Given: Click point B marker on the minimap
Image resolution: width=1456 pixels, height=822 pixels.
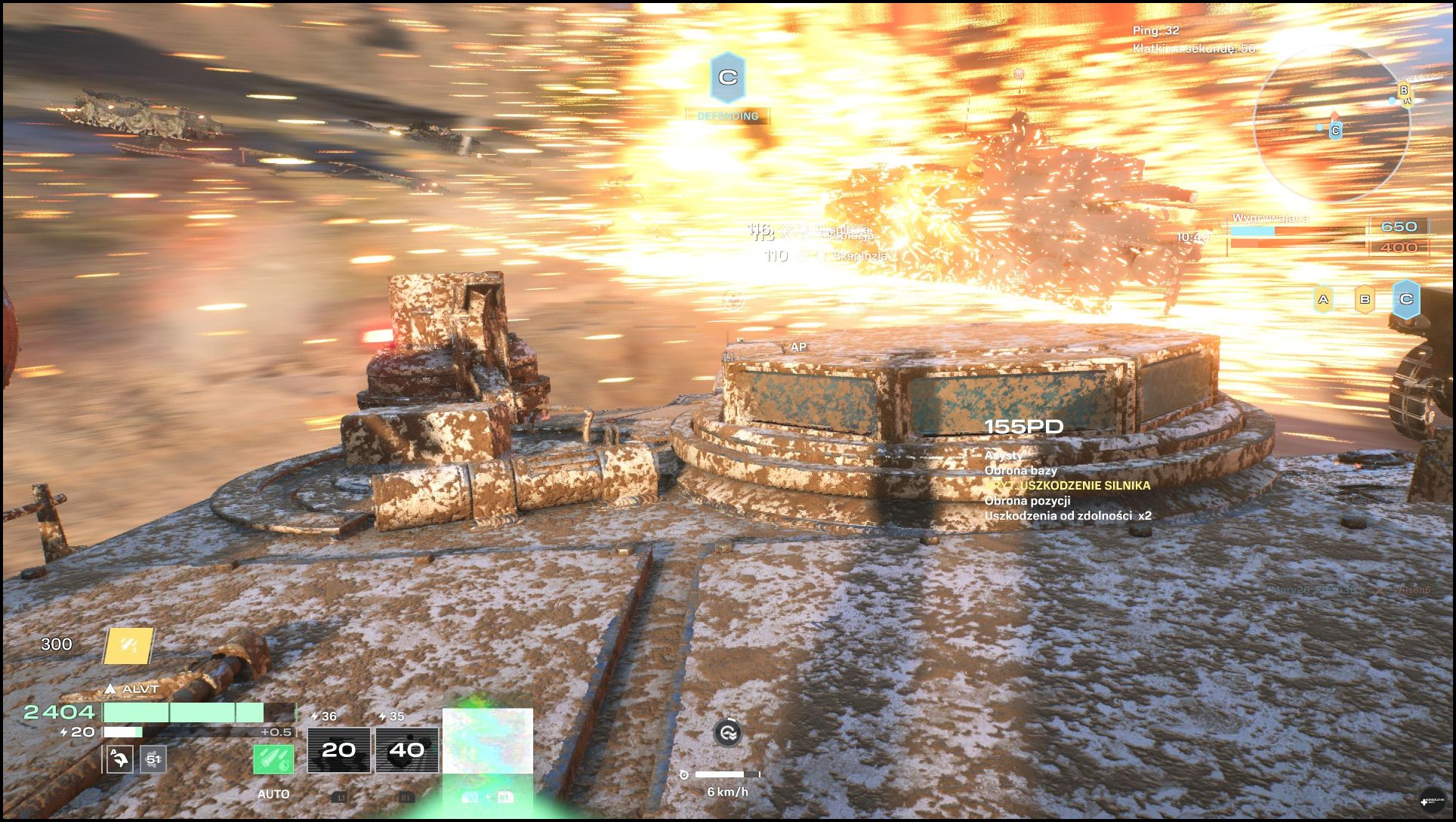Looking at the screenshot, I should [x=1404, y=90].
